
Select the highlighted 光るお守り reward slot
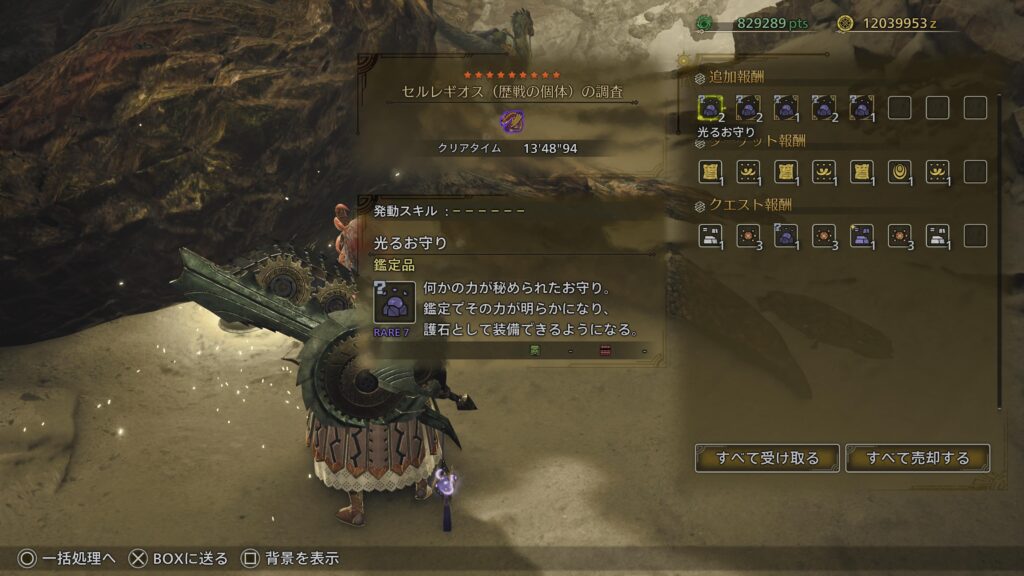point(711,107)
